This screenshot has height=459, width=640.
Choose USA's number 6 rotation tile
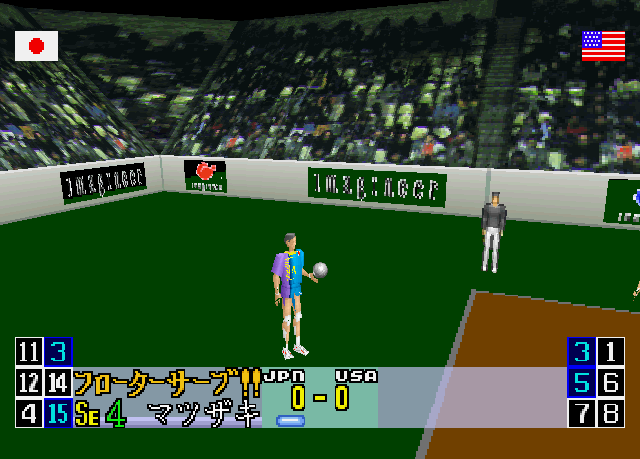pyautogui.click(x=611, y=382)
